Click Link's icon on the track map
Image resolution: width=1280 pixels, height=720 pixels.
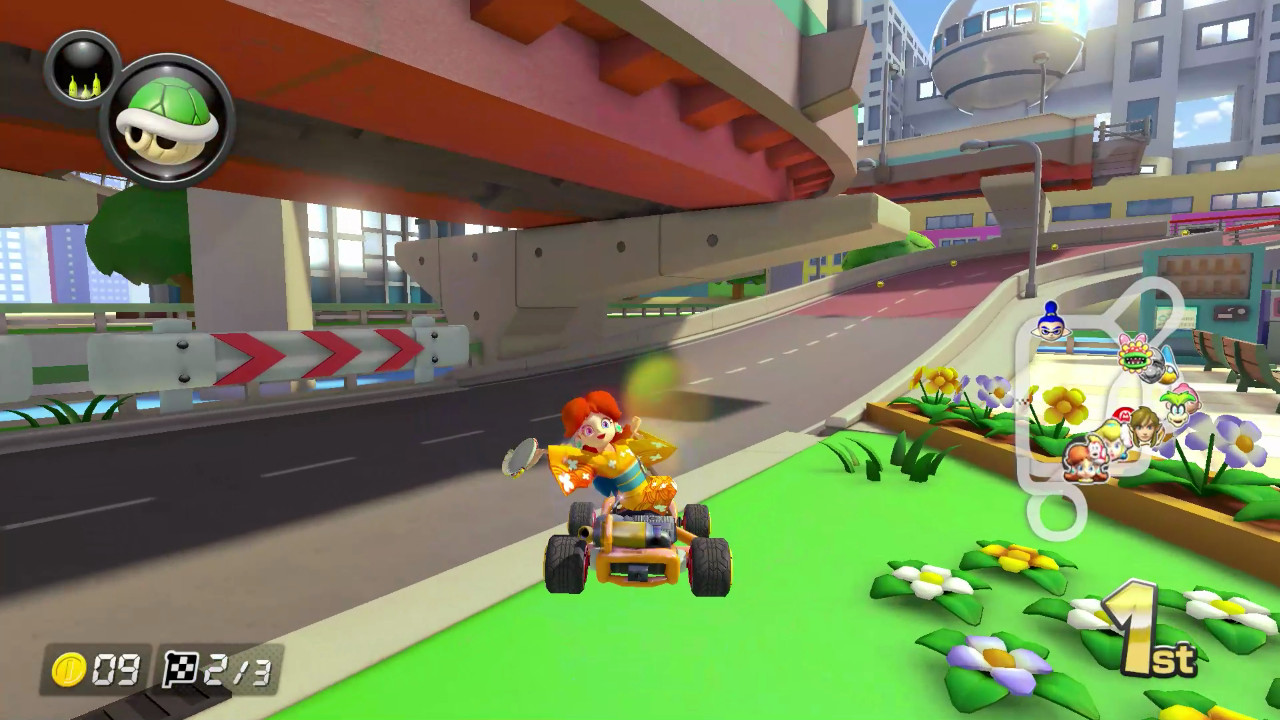(x=1146, y=430)
